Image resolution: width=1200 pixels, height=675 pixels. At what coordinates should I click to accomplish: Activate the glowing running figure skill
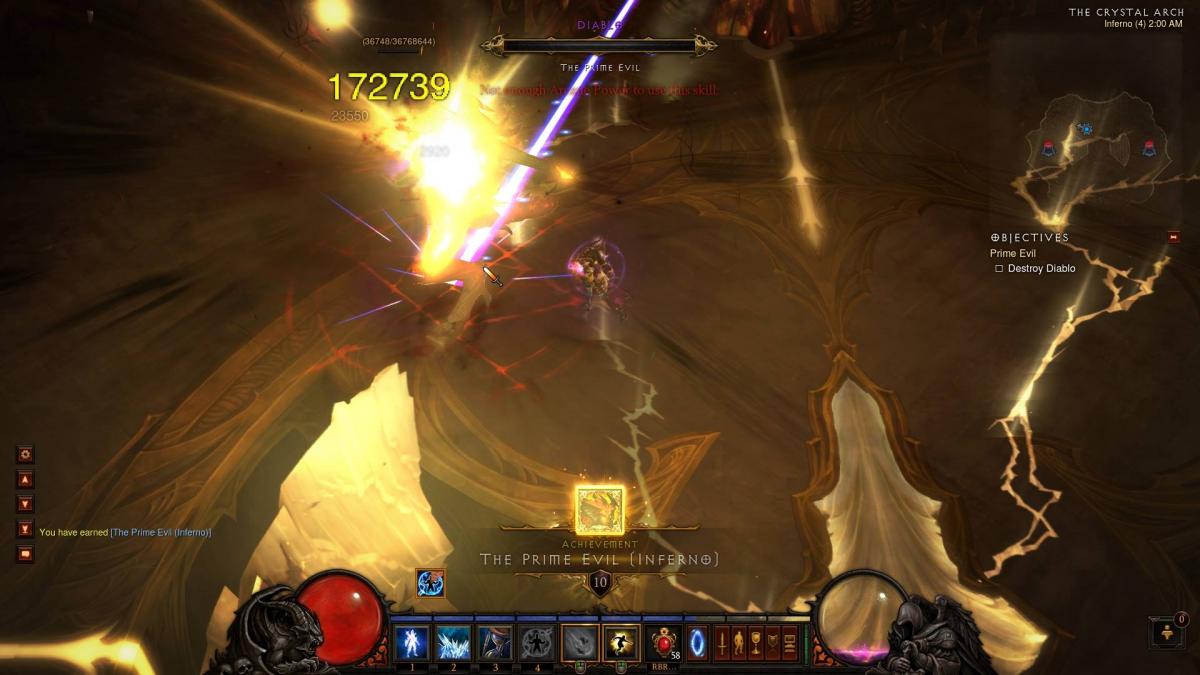(x=621, y=642)
